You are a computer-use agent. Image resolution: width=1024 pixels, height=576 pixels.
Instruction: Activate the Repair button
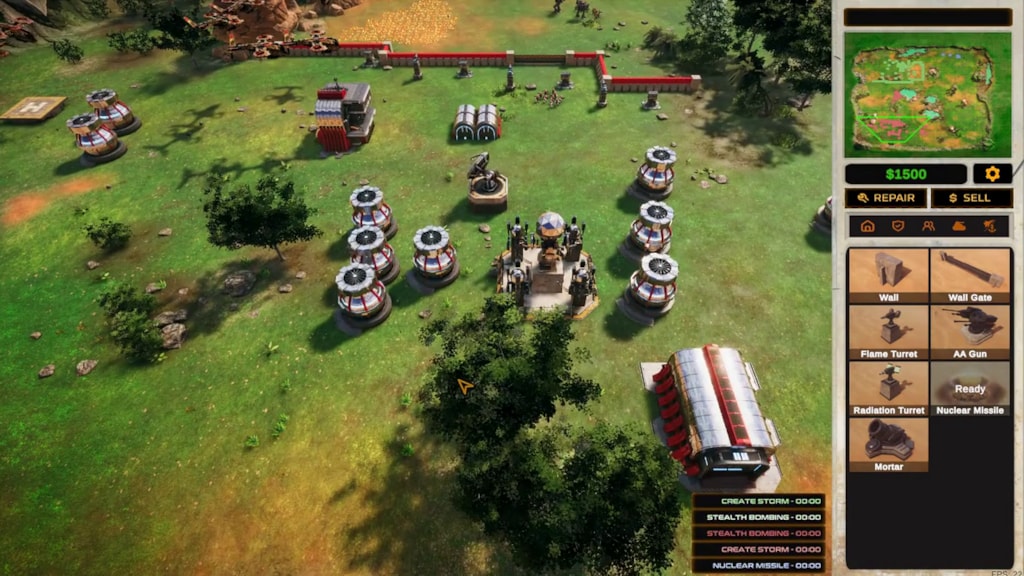(x=885, y=198)
